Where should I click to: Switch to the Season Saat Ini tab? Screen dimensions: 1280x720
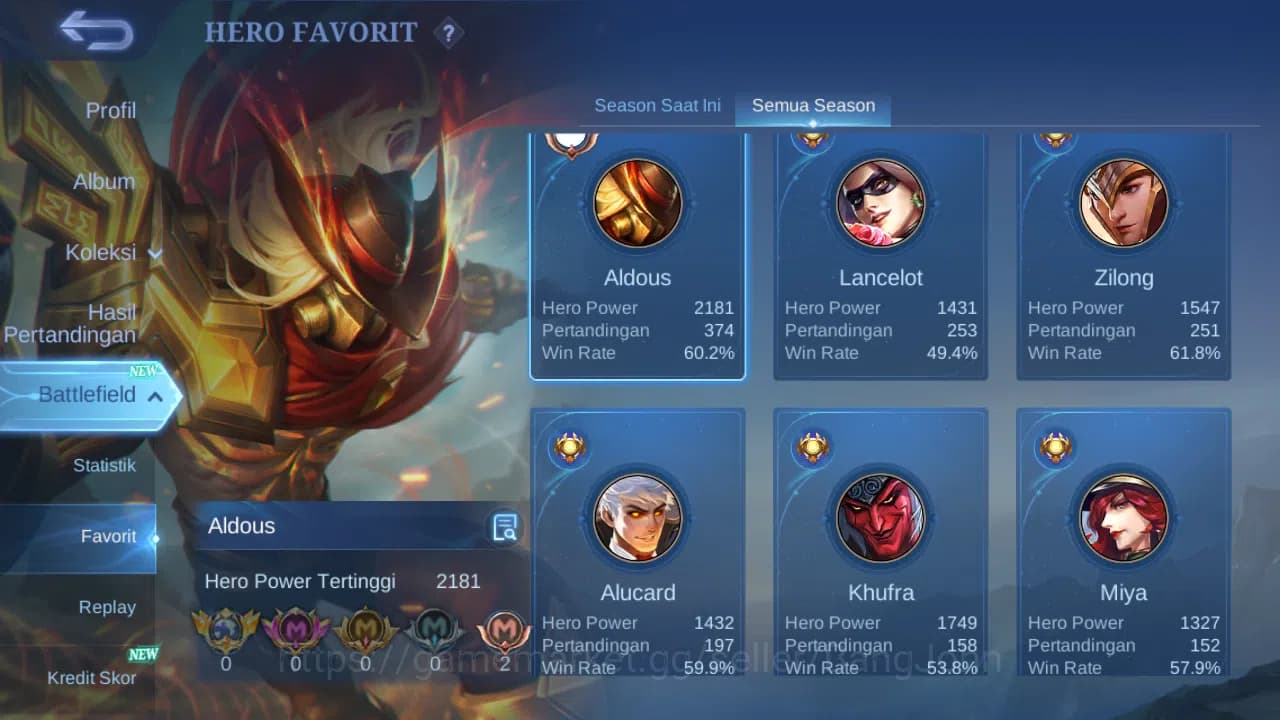[657, 105]
